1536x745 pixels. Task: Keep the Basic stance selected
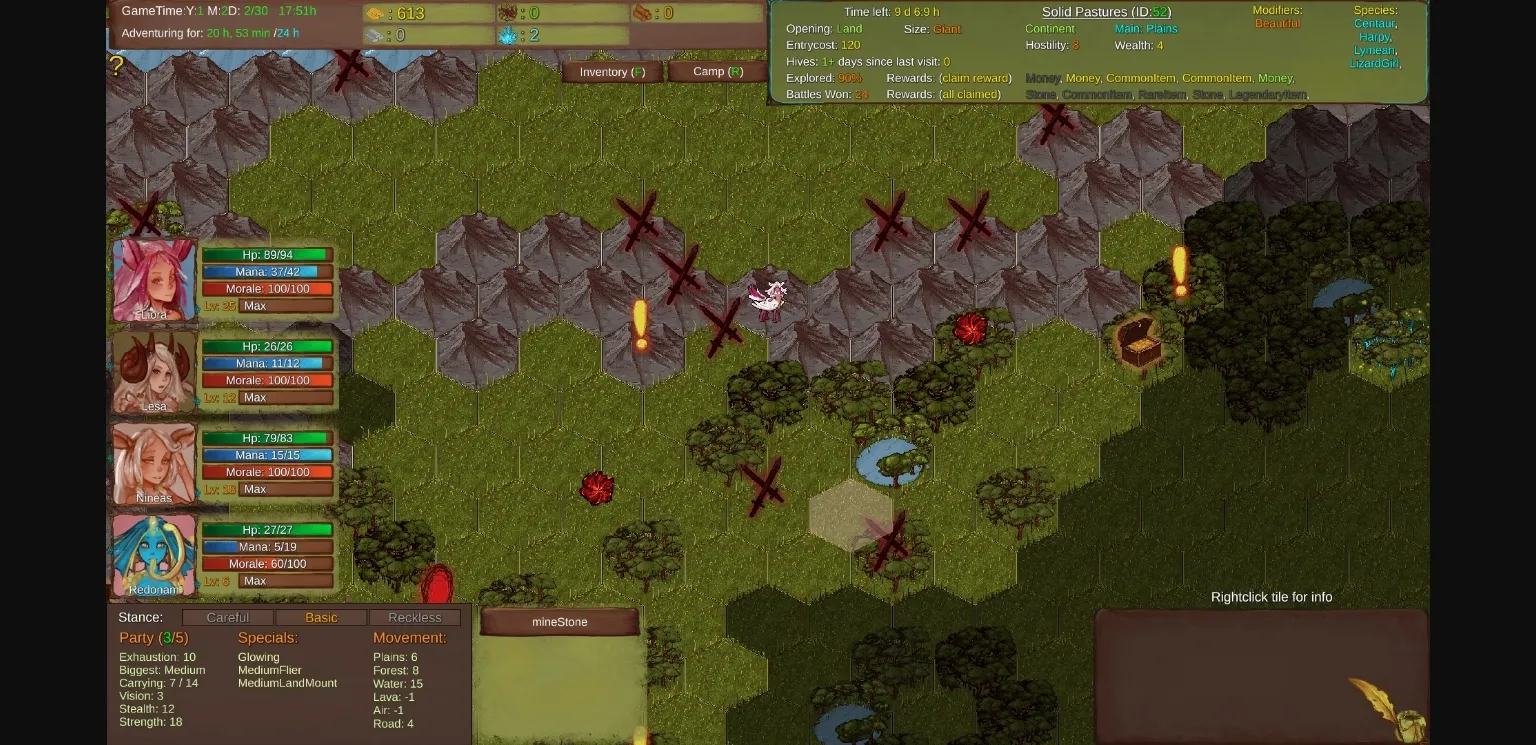(x=321, y=617)
